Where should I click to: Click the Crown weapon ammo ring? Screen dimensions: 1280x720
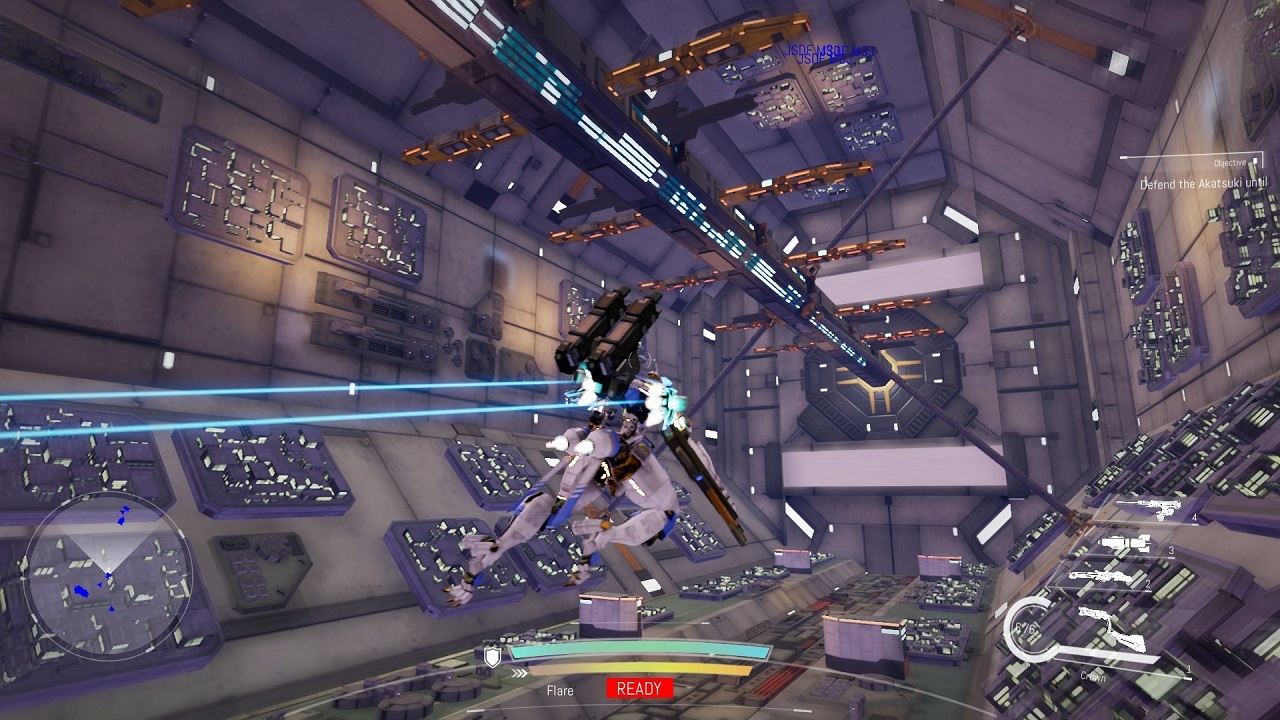click(1028, 630)
